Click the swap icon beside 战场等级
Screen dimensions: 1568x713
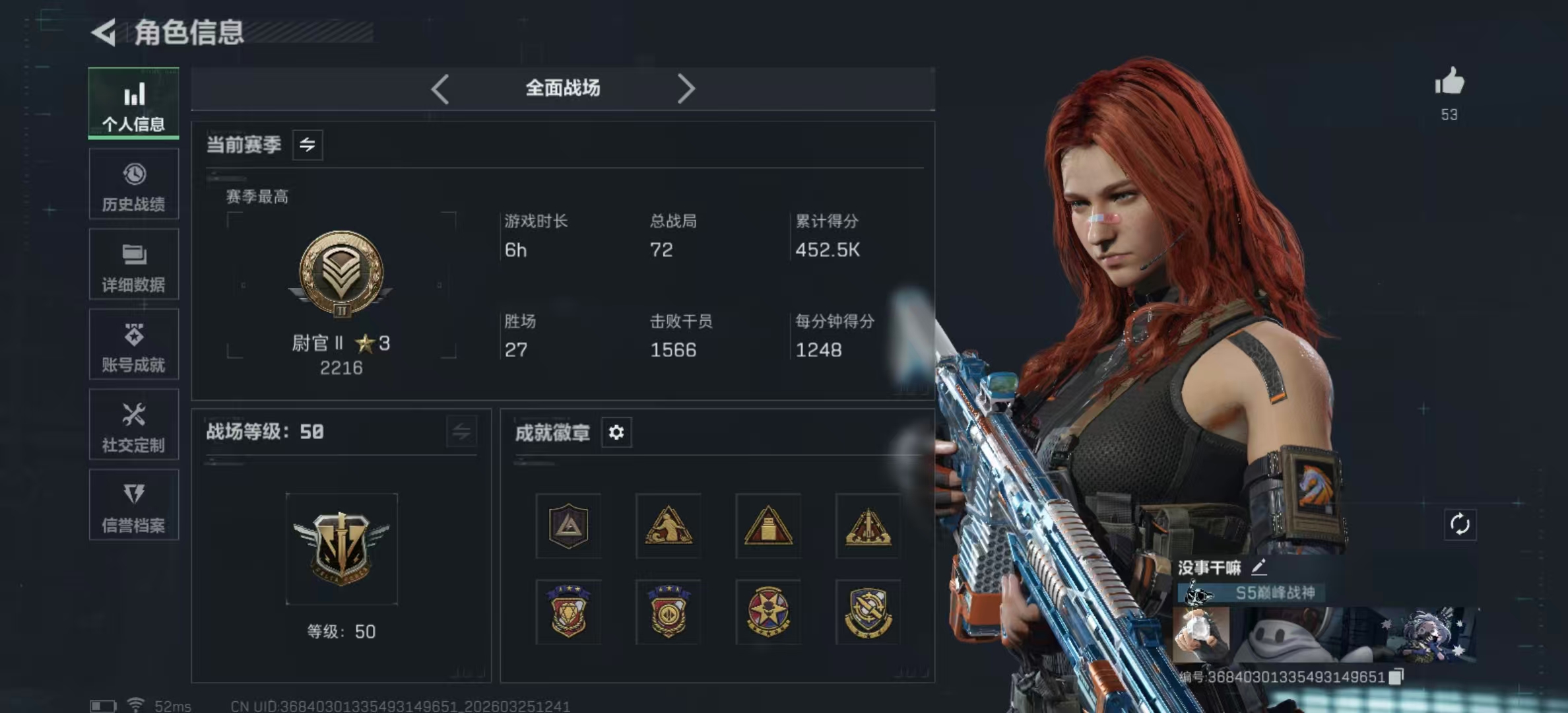pos(461,432)
